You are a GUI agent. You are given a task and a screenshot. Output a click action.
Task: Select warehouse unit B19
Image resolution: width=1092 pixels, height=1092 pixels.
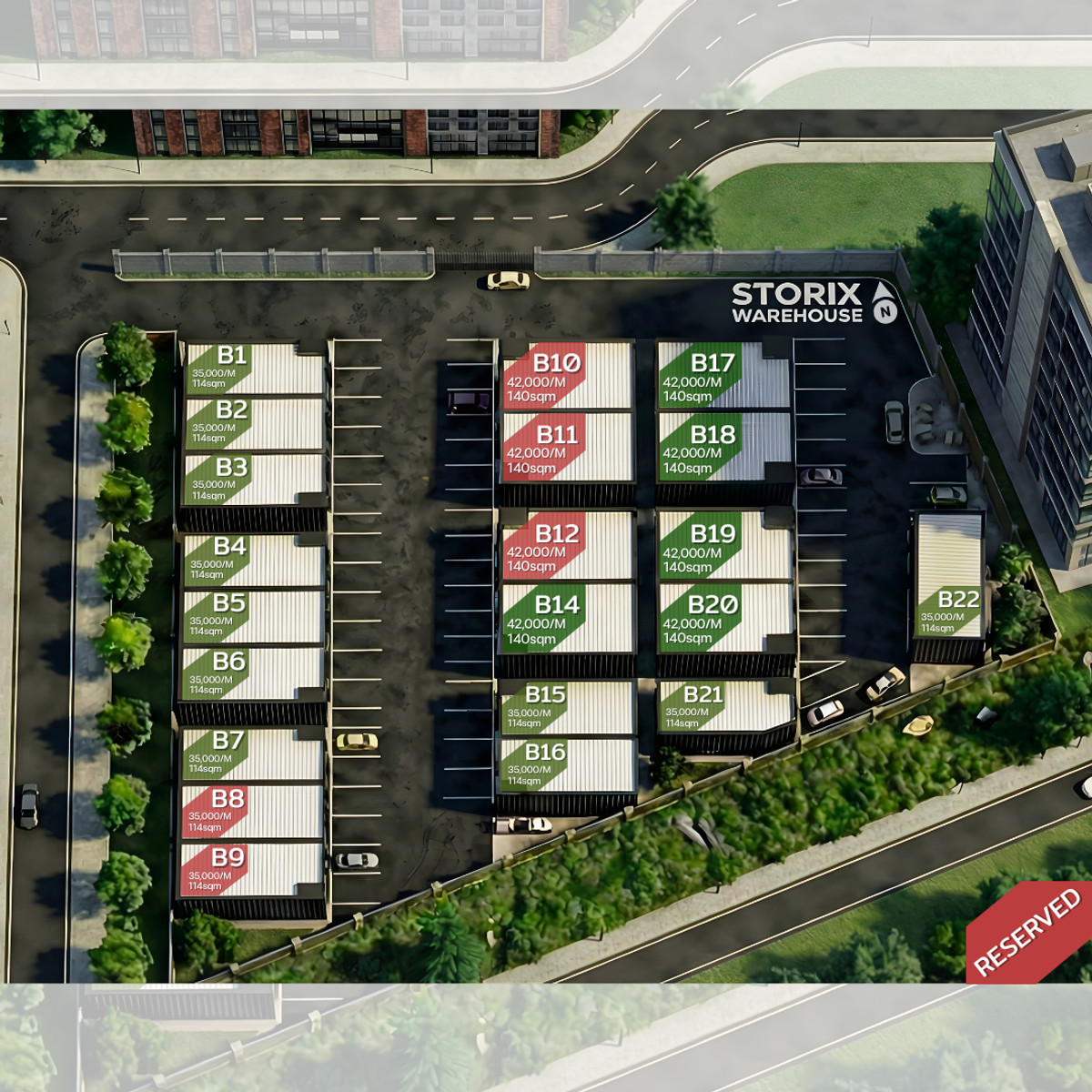[723, 546]
